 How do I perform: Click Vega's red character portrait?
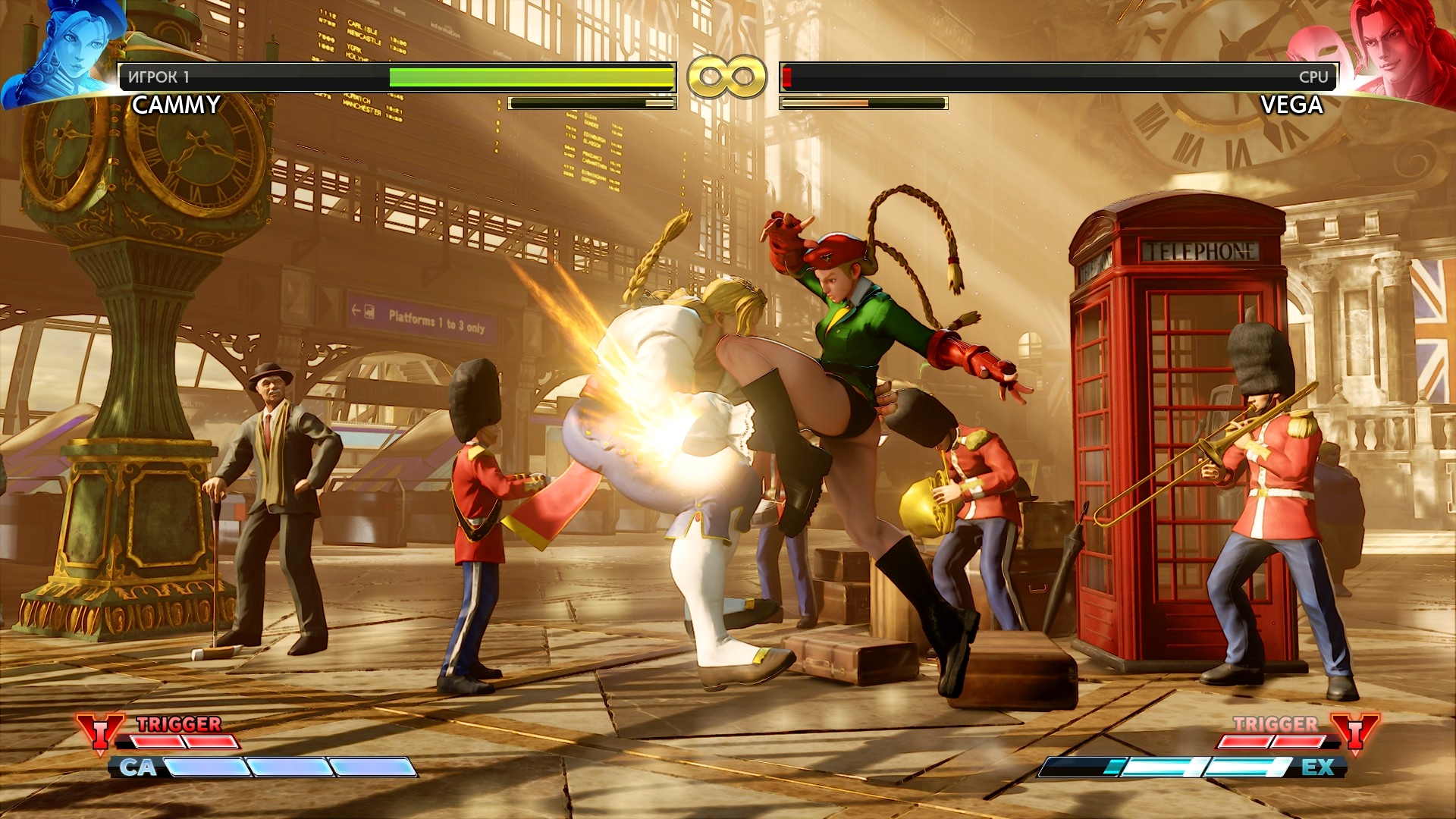click(x=1399, y=49)
